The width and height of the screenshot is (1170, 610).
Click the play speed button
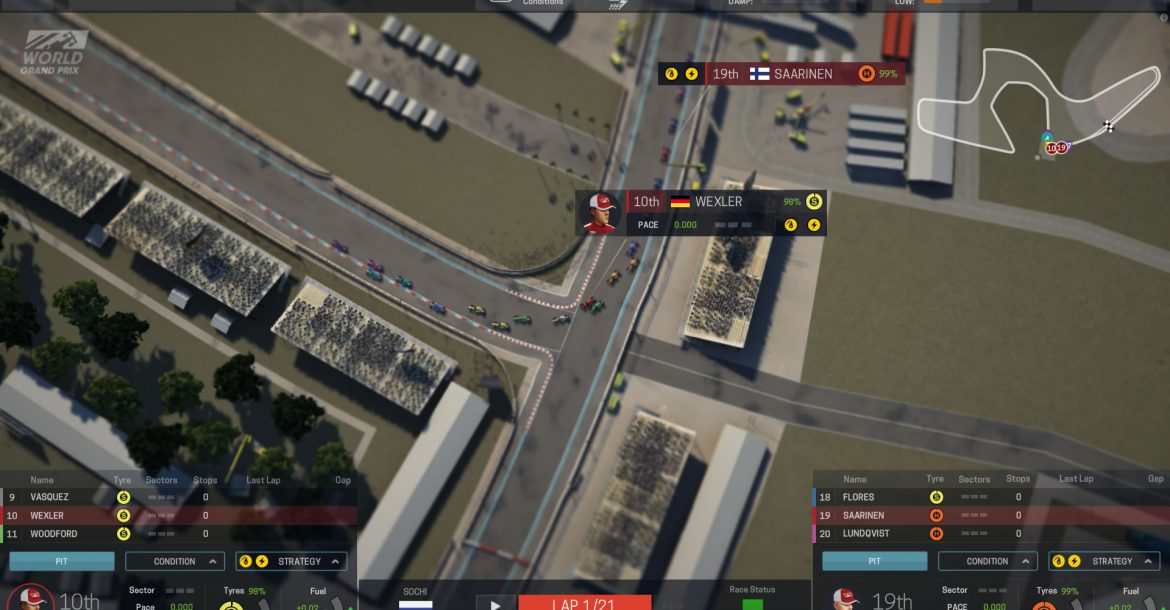click(495, 602)
